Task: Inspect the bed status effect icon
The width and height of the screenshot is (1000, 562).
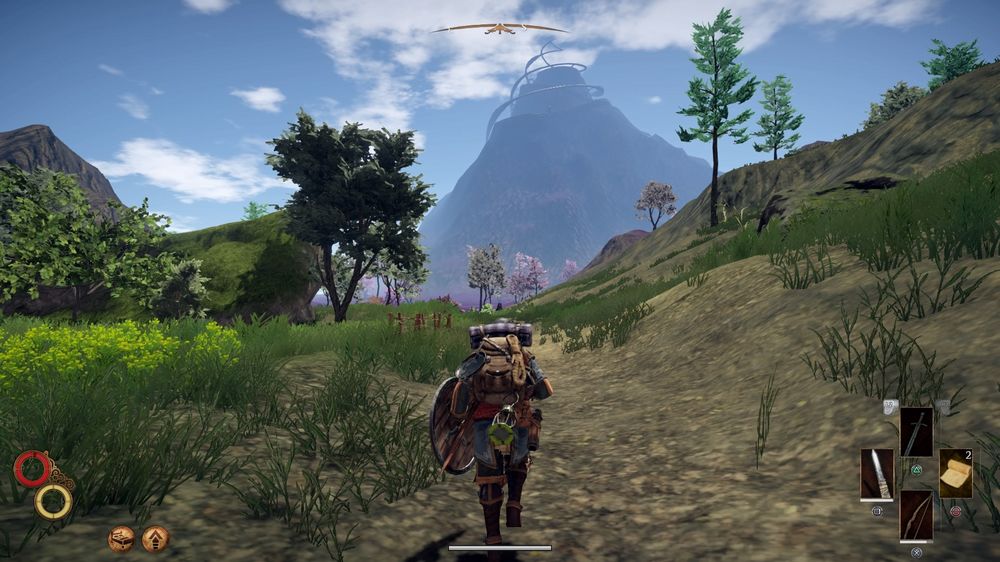Action: [122, 539]
